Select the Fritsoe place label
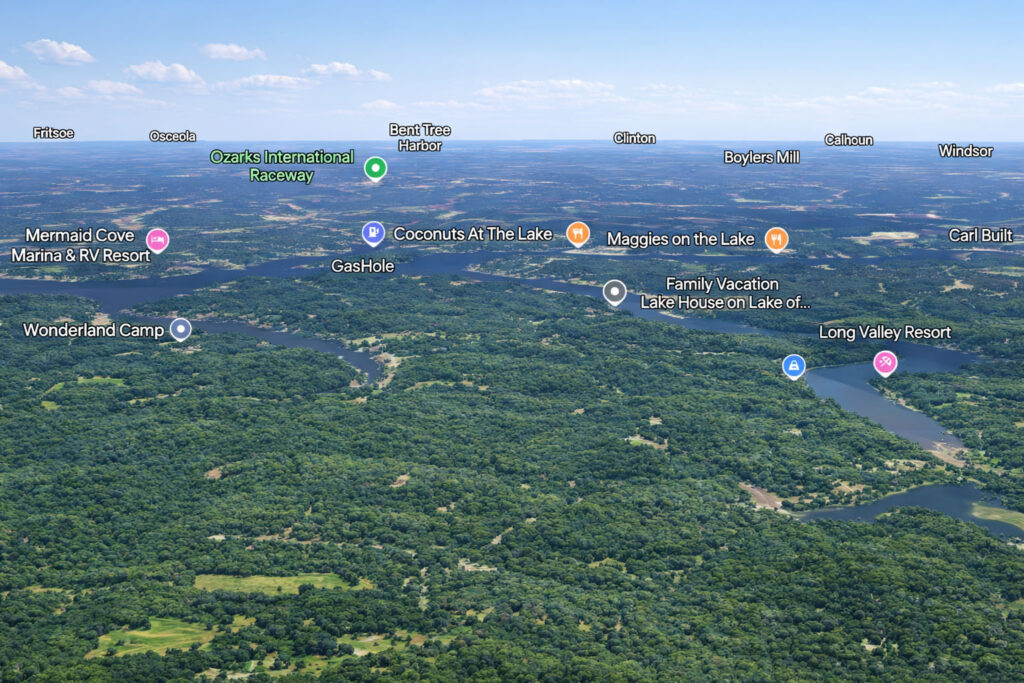Screen dimensions: 1024x683 point(54,133)
